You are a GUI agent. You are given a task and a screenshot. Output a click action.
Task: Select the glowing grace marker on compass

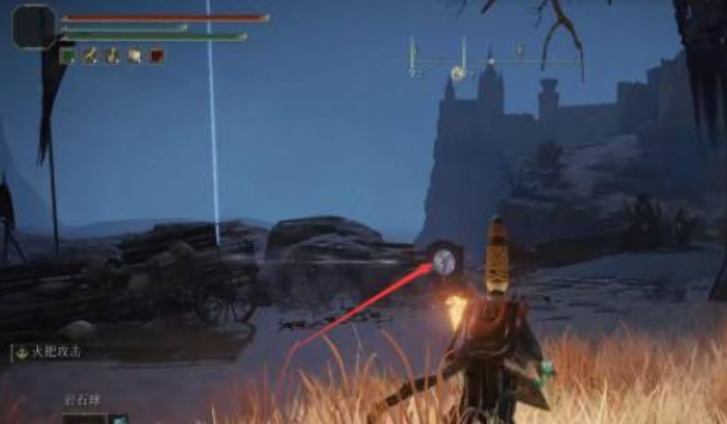pos(459,72)
